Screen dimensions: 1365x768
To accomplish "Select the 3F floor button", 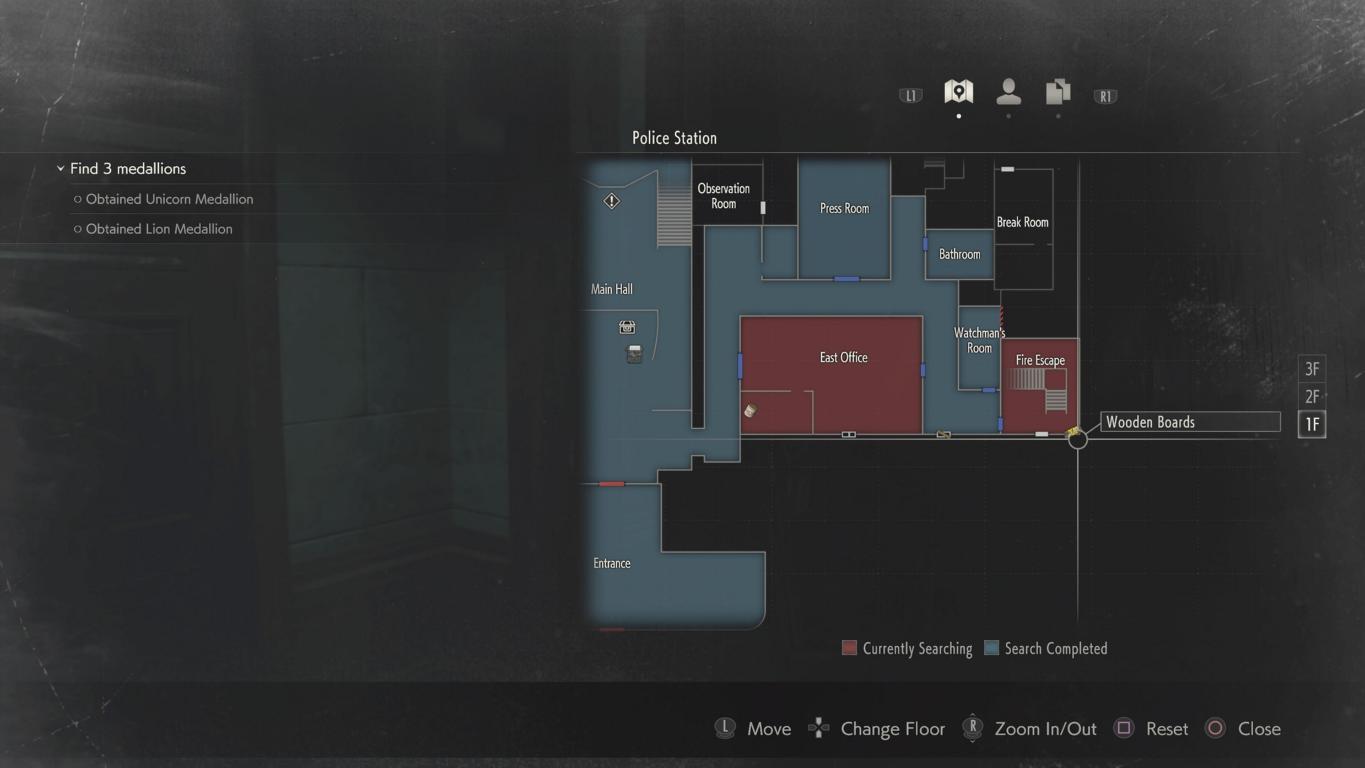I will tap(1312, 369).
